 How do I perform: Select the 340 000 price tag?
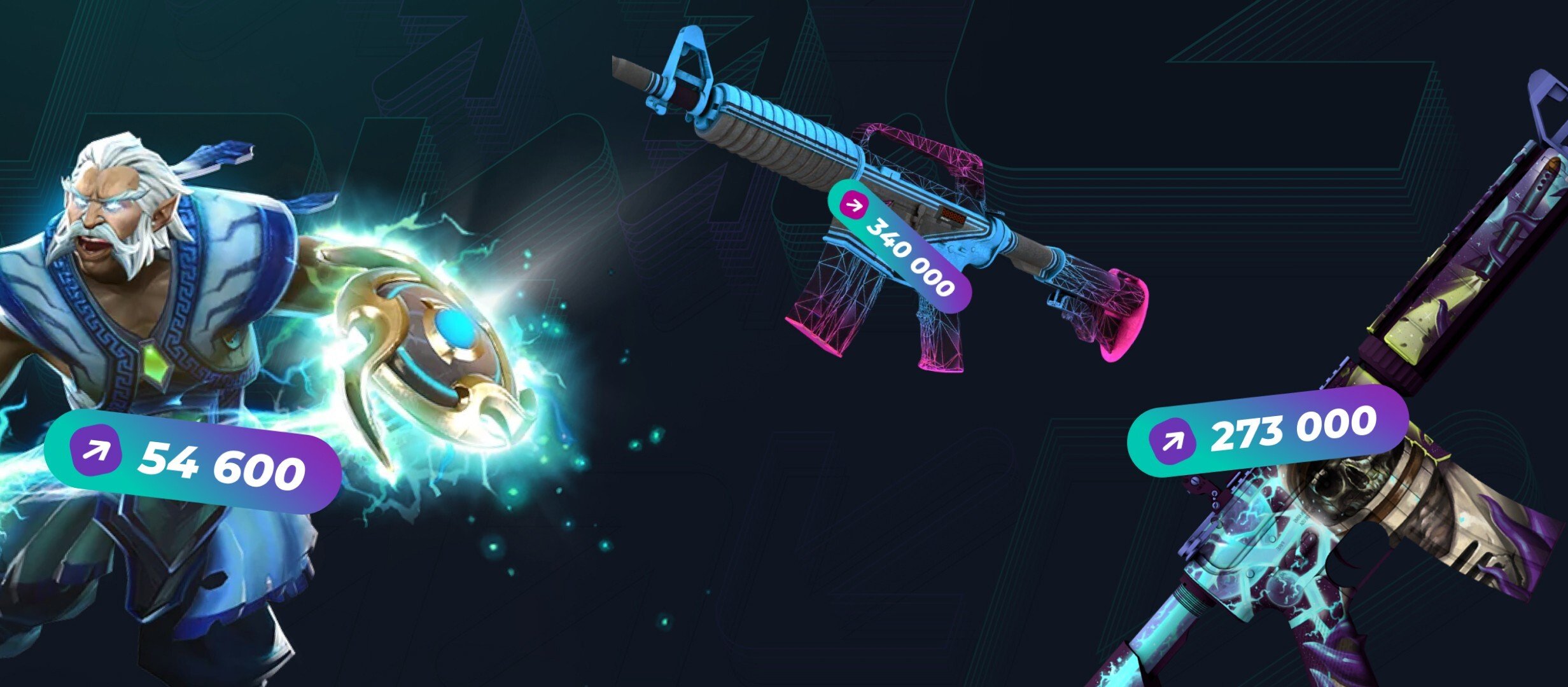pos(899,246)
